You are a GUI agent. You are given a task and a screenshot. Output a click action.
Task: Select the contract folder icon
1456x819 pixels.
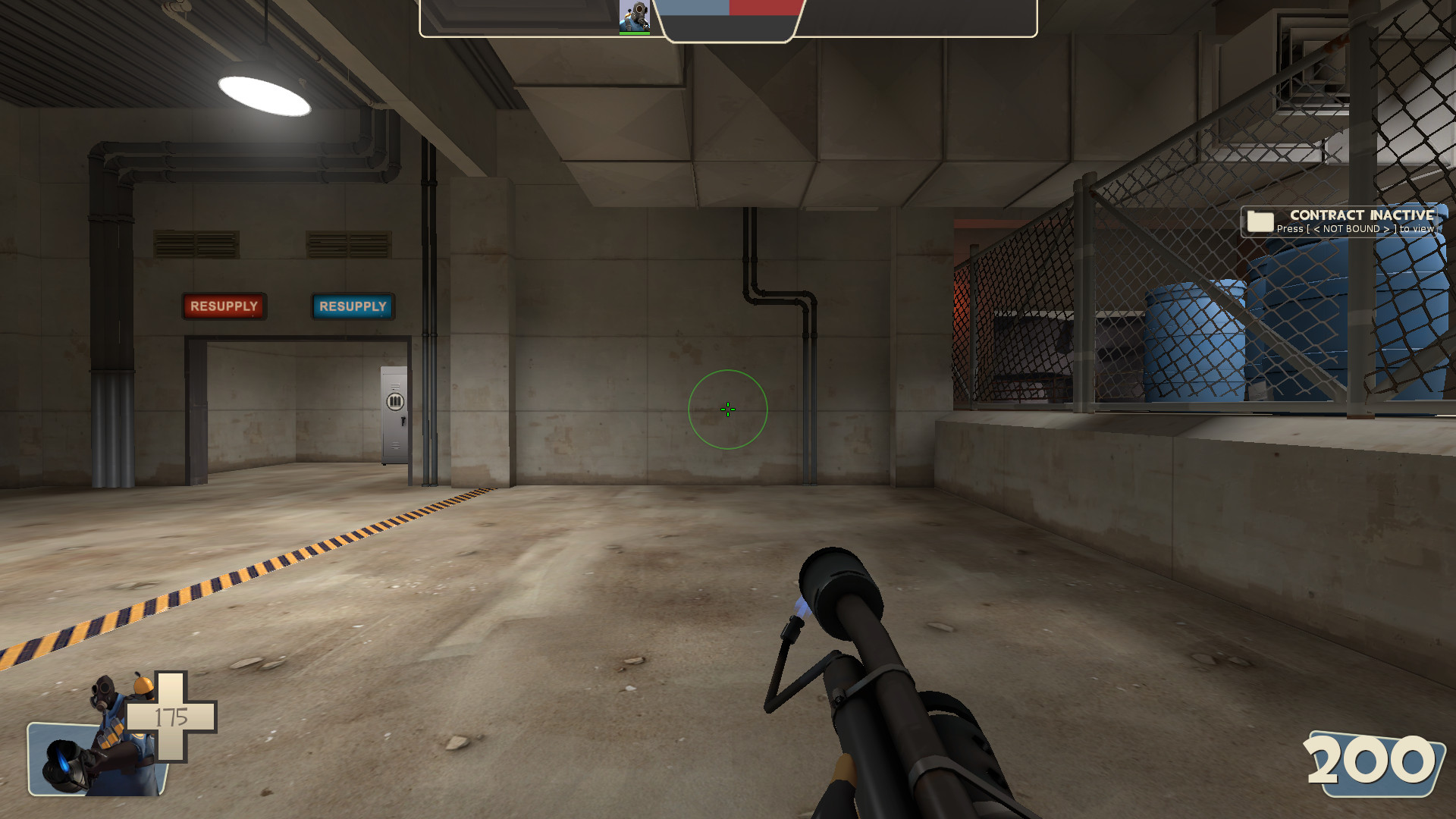(1259, 221)
